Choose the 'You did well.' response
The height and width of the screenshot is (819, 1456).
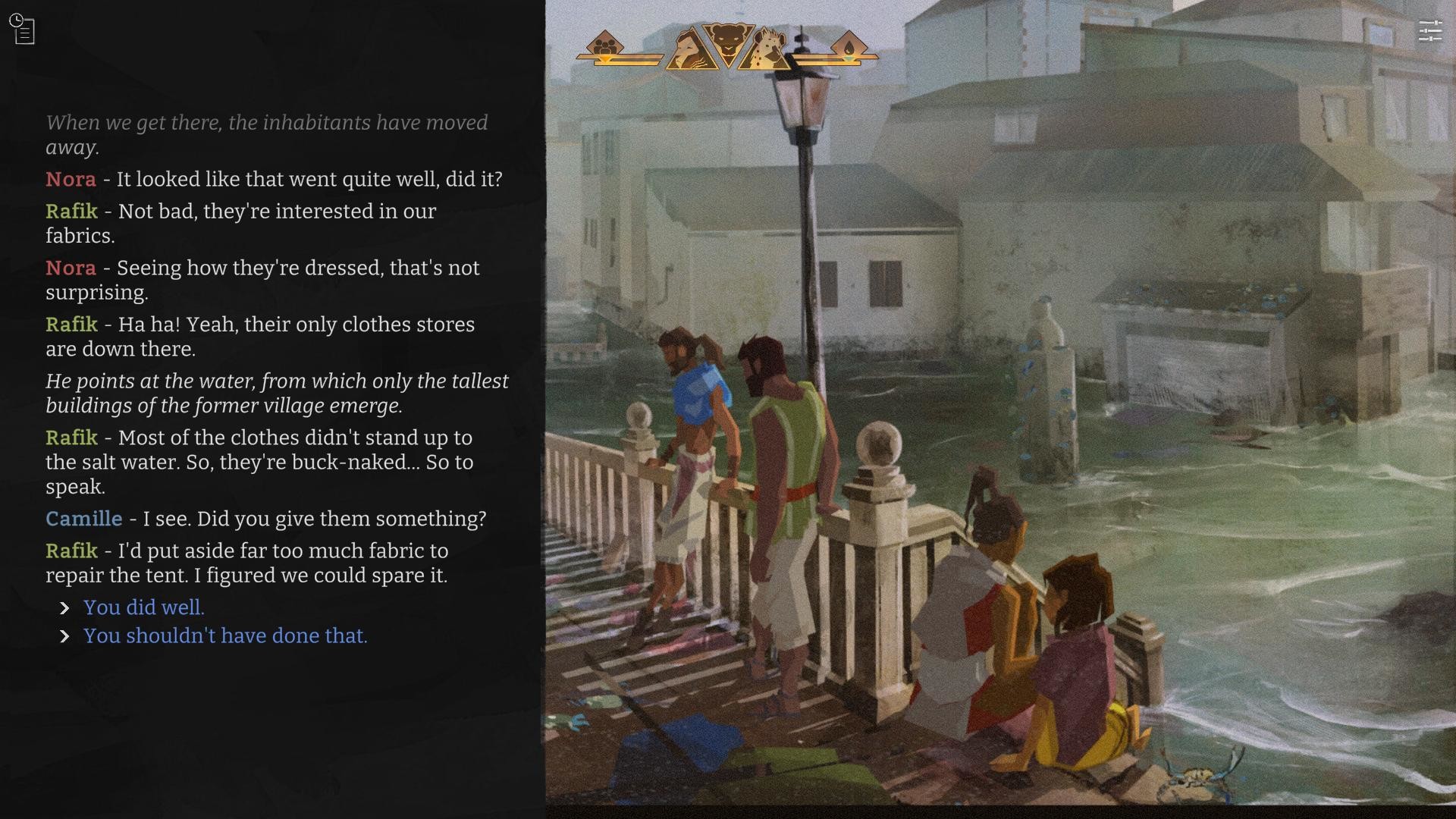(x=143, y=607)
